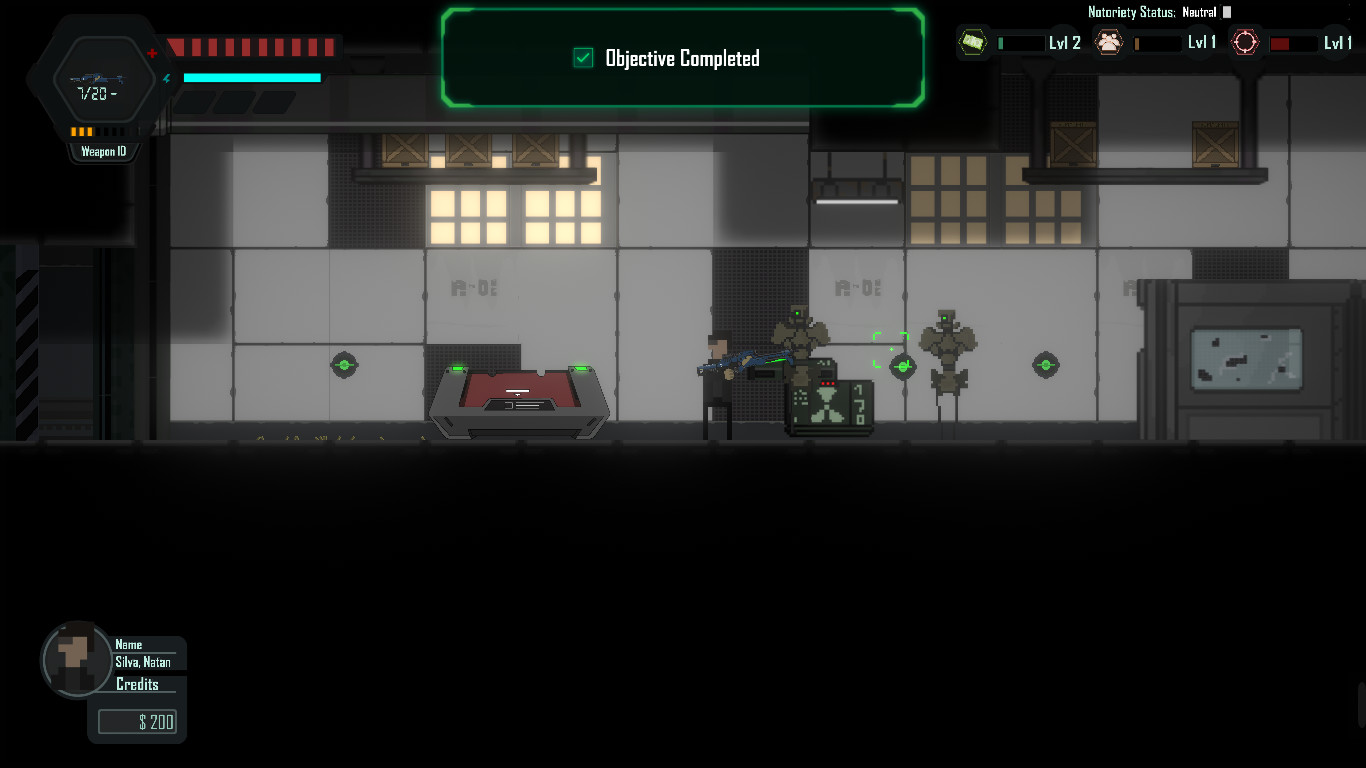Click the Objective Completed banner
The height and width of the screenshot is (768, 1366).
682,58
